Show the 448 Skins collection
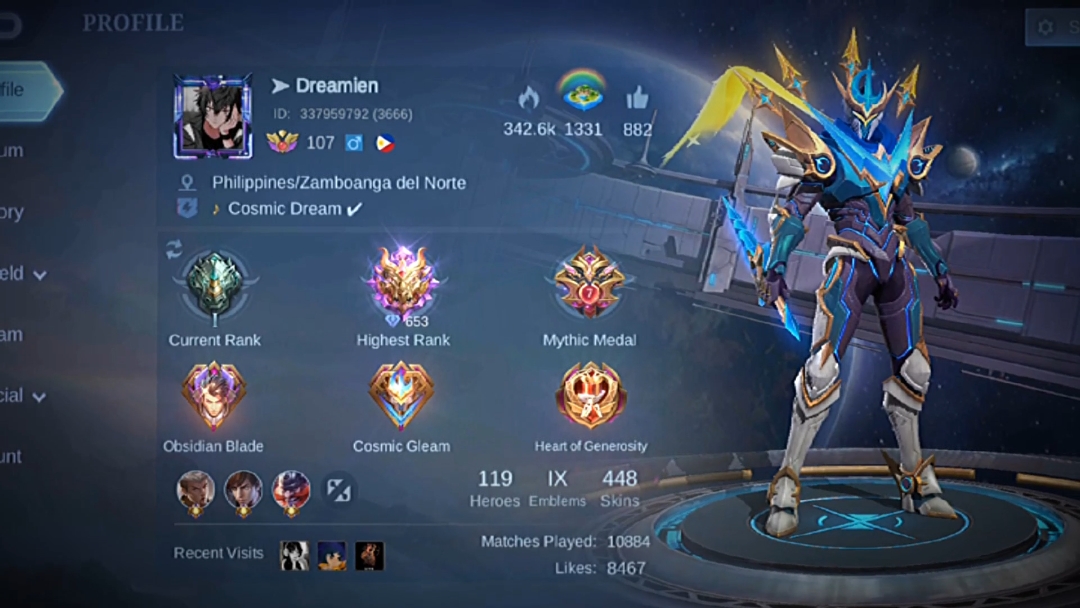Viewport: 1080px width, 608px height. point(619,488)
